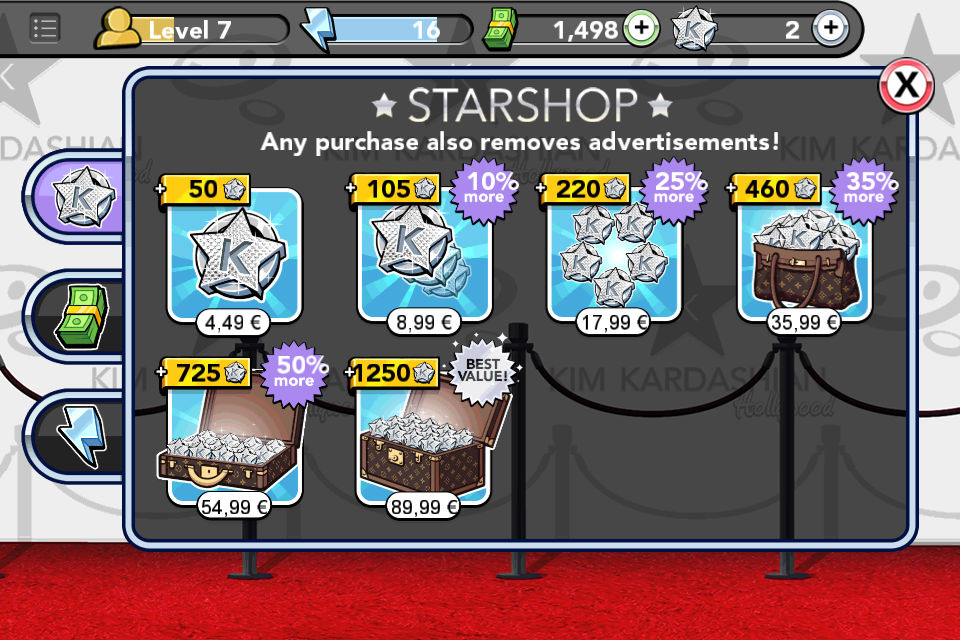Choose the 460 stars handbag pack

pos(804,255)
